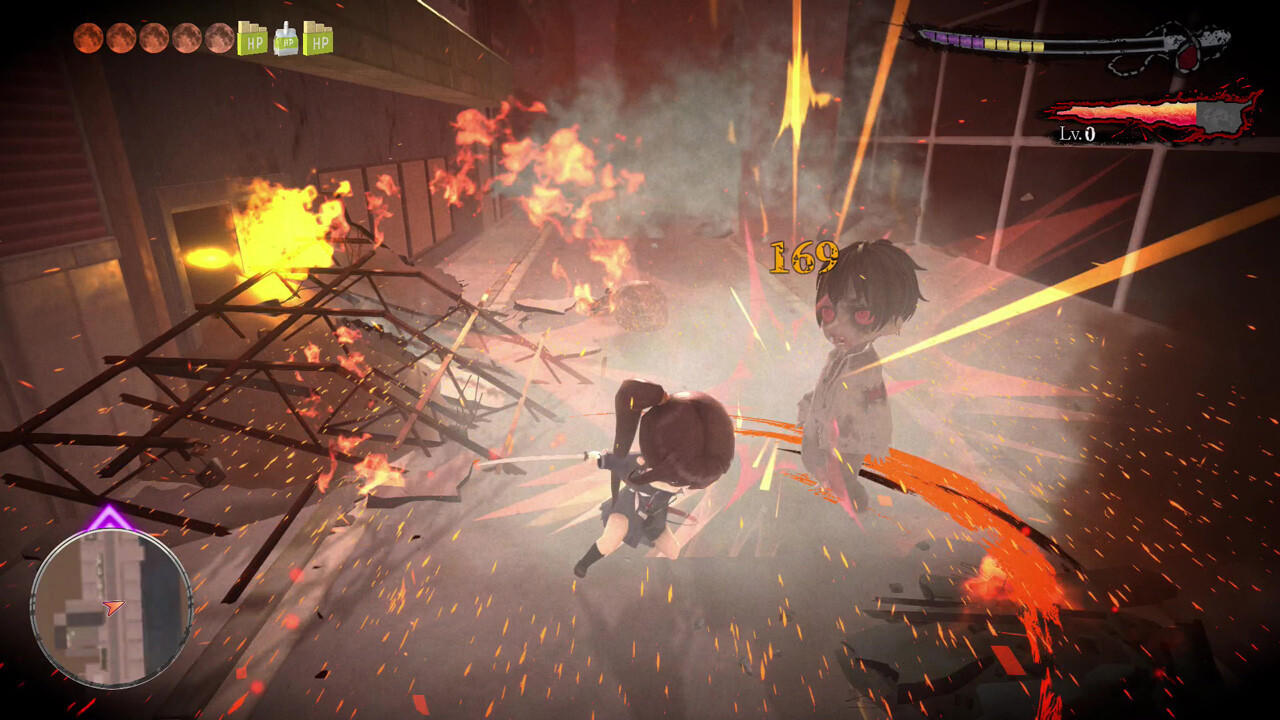Click the rightmost HP box icon

pos(320,40)
